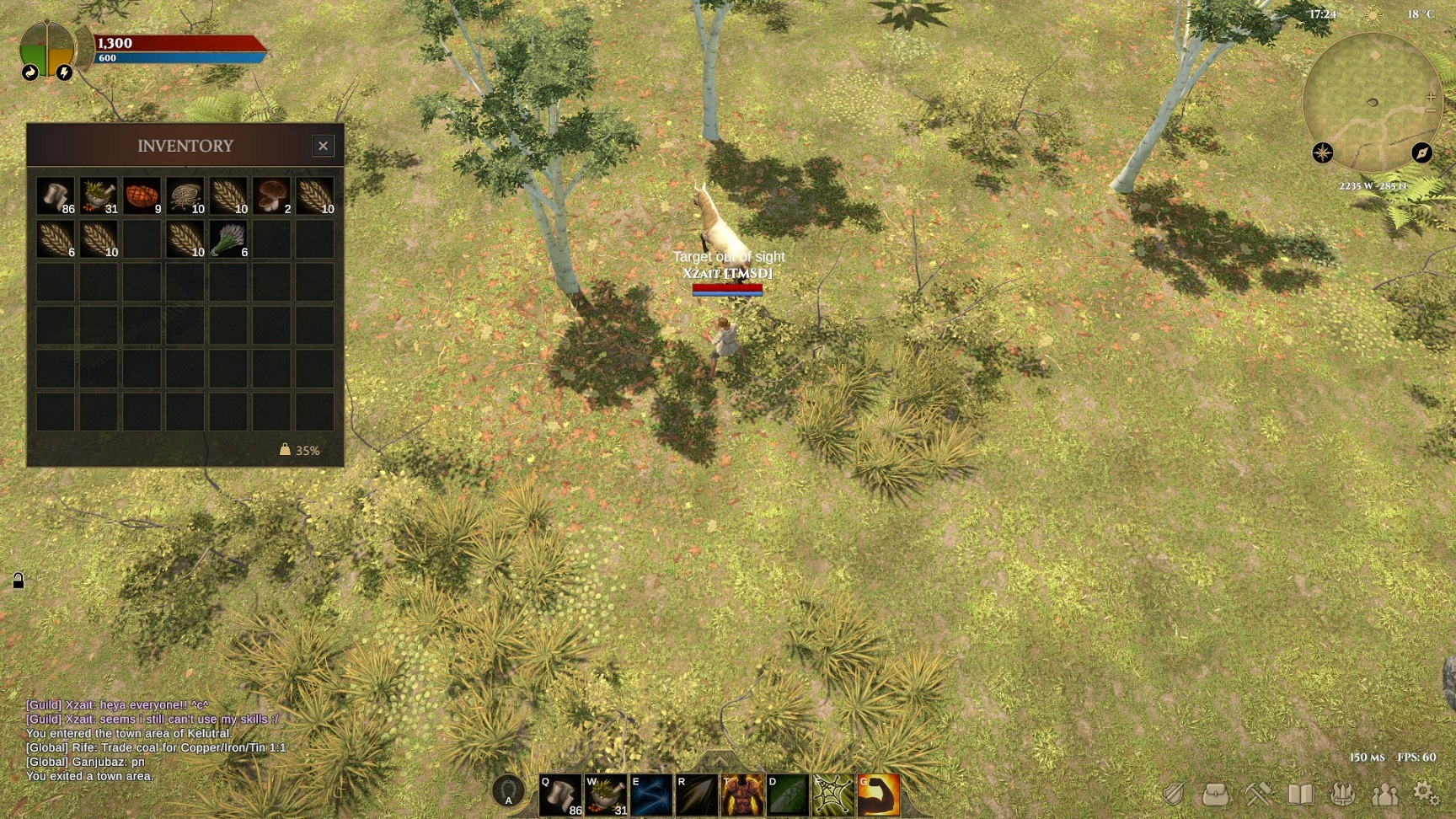Activate the blue sparks skill on E

click(651, 795)
